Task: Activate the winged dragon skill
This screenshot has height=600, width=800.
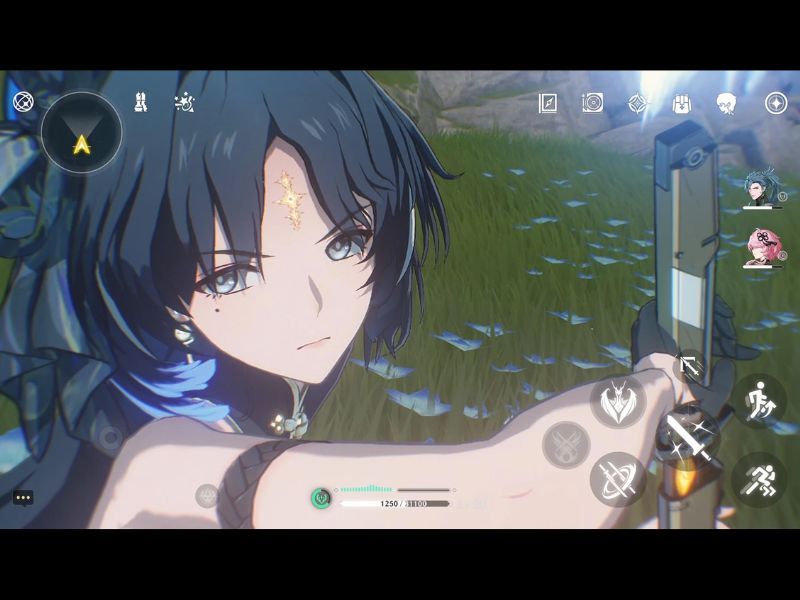Action: (x=617, y=401)
